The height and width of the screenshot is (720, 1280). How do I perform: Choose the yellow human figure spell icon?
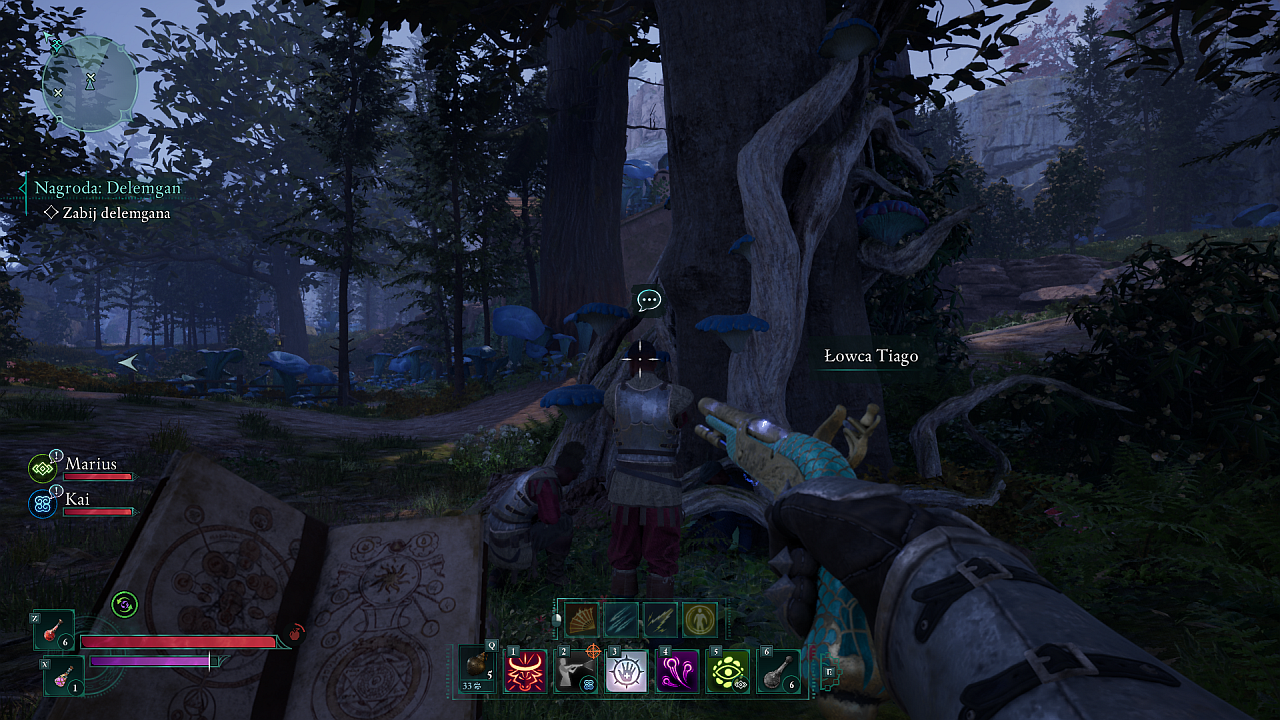699,620
